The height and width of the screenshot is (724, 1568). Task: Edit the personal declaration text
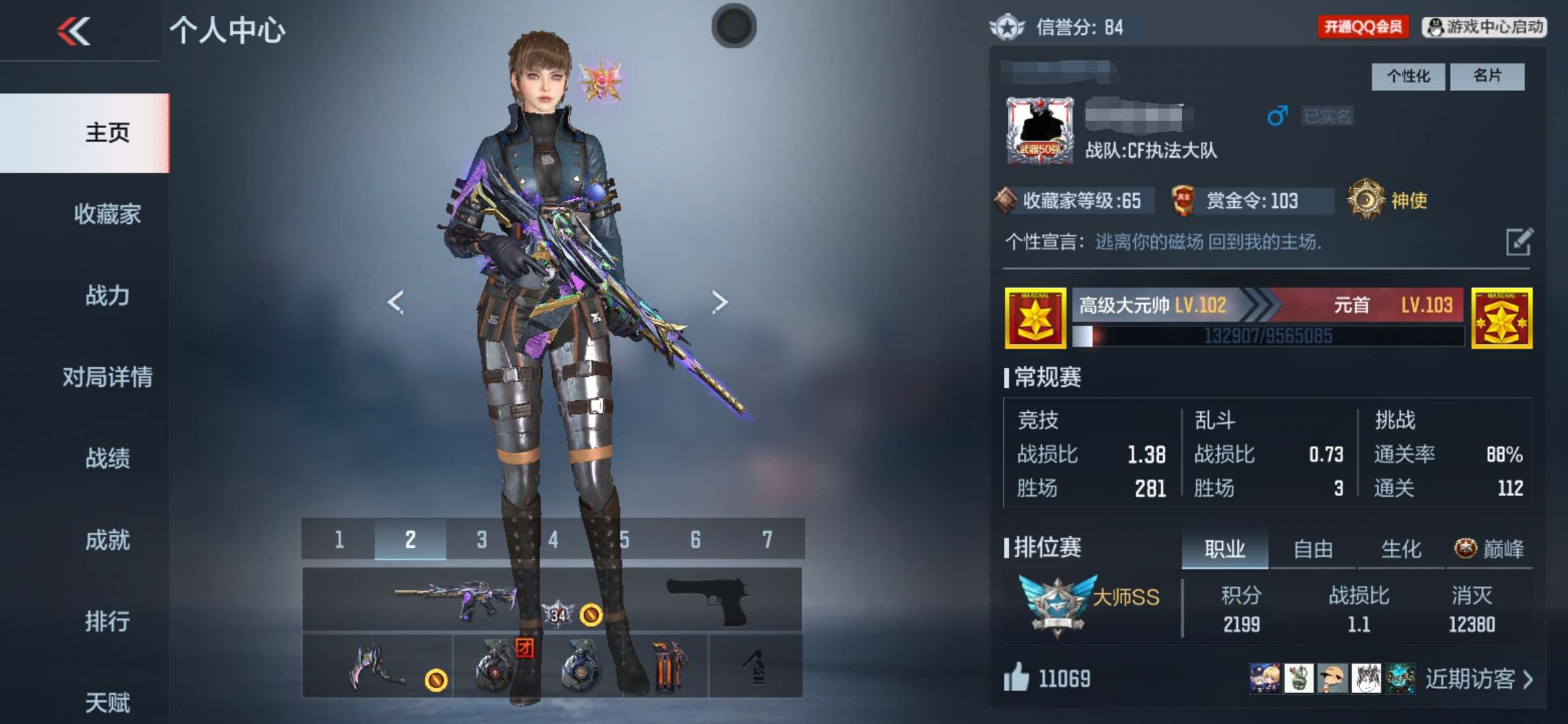[x=1518, y=242]
